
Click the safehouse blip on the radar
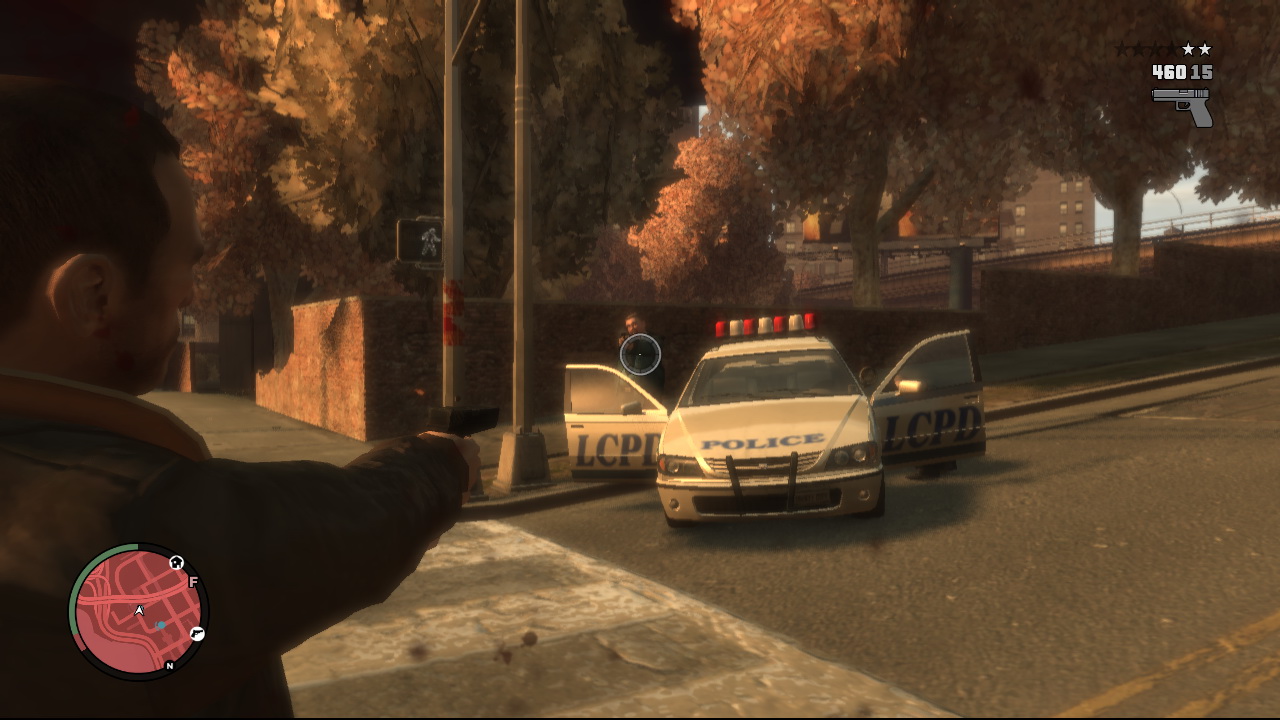tap(176, 562)
